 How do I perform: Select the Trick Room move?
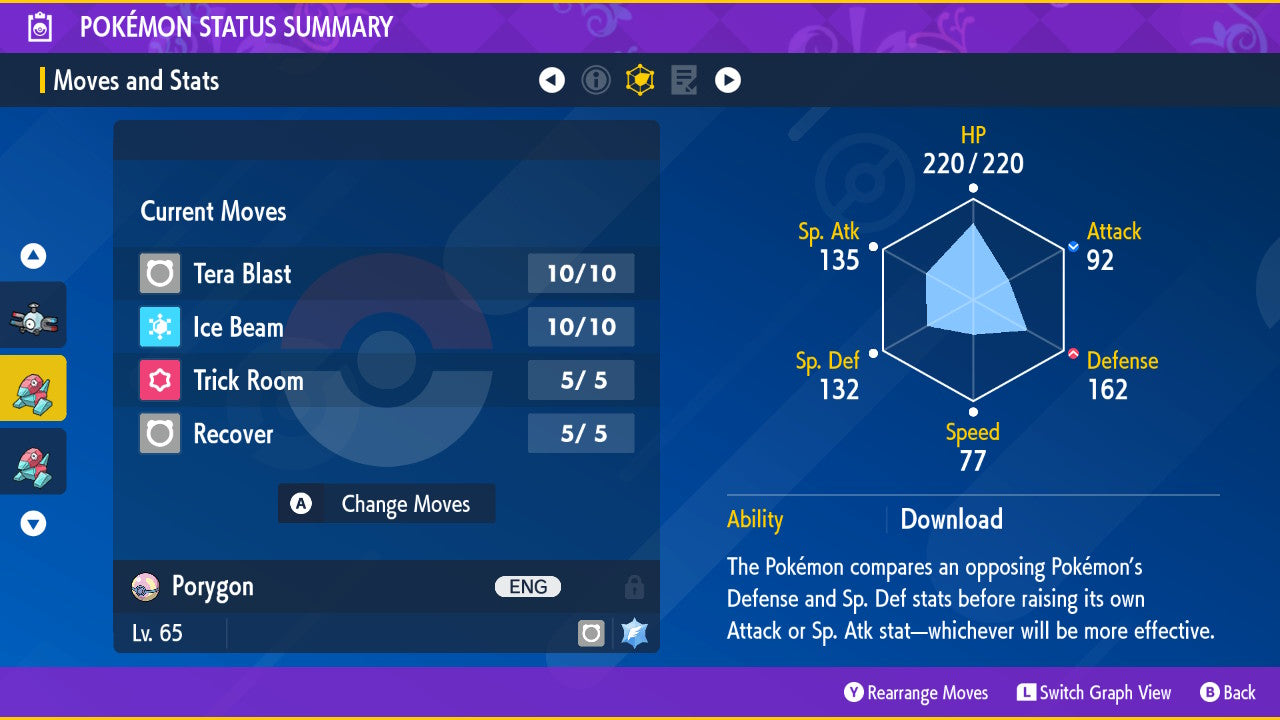pos(386,380)
